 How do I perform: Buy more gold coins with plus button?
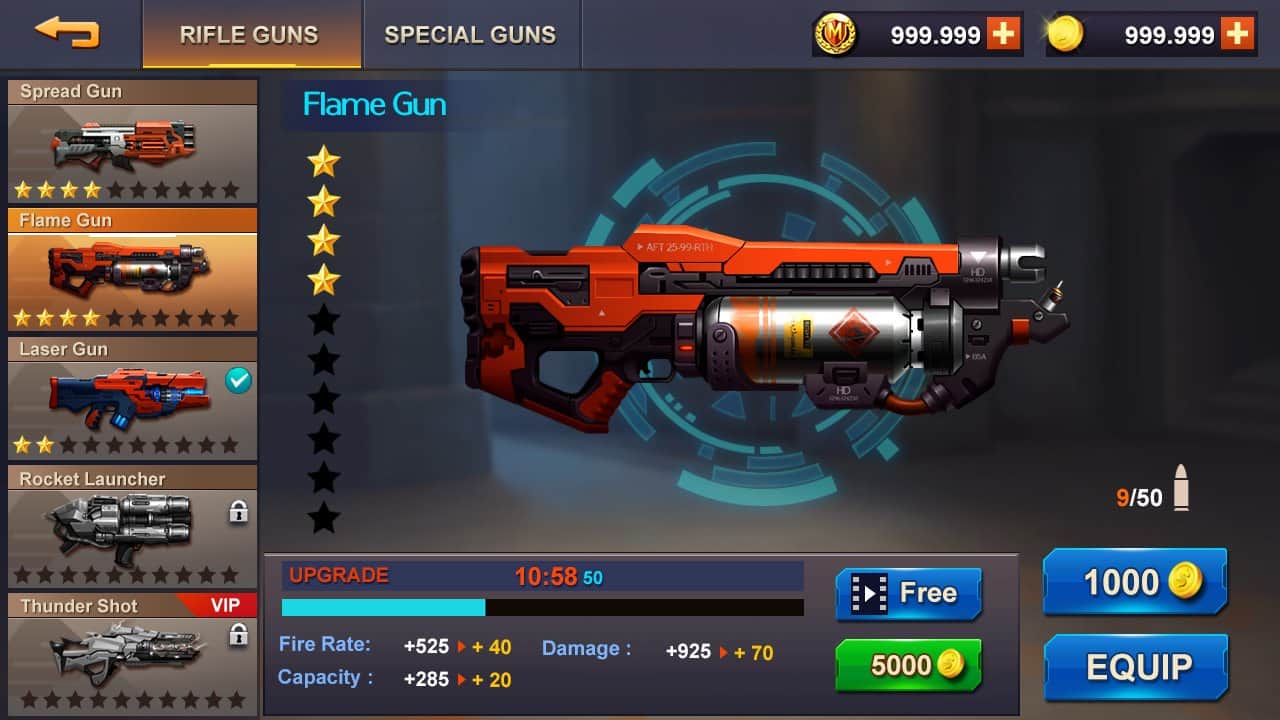coord(1237,34)
